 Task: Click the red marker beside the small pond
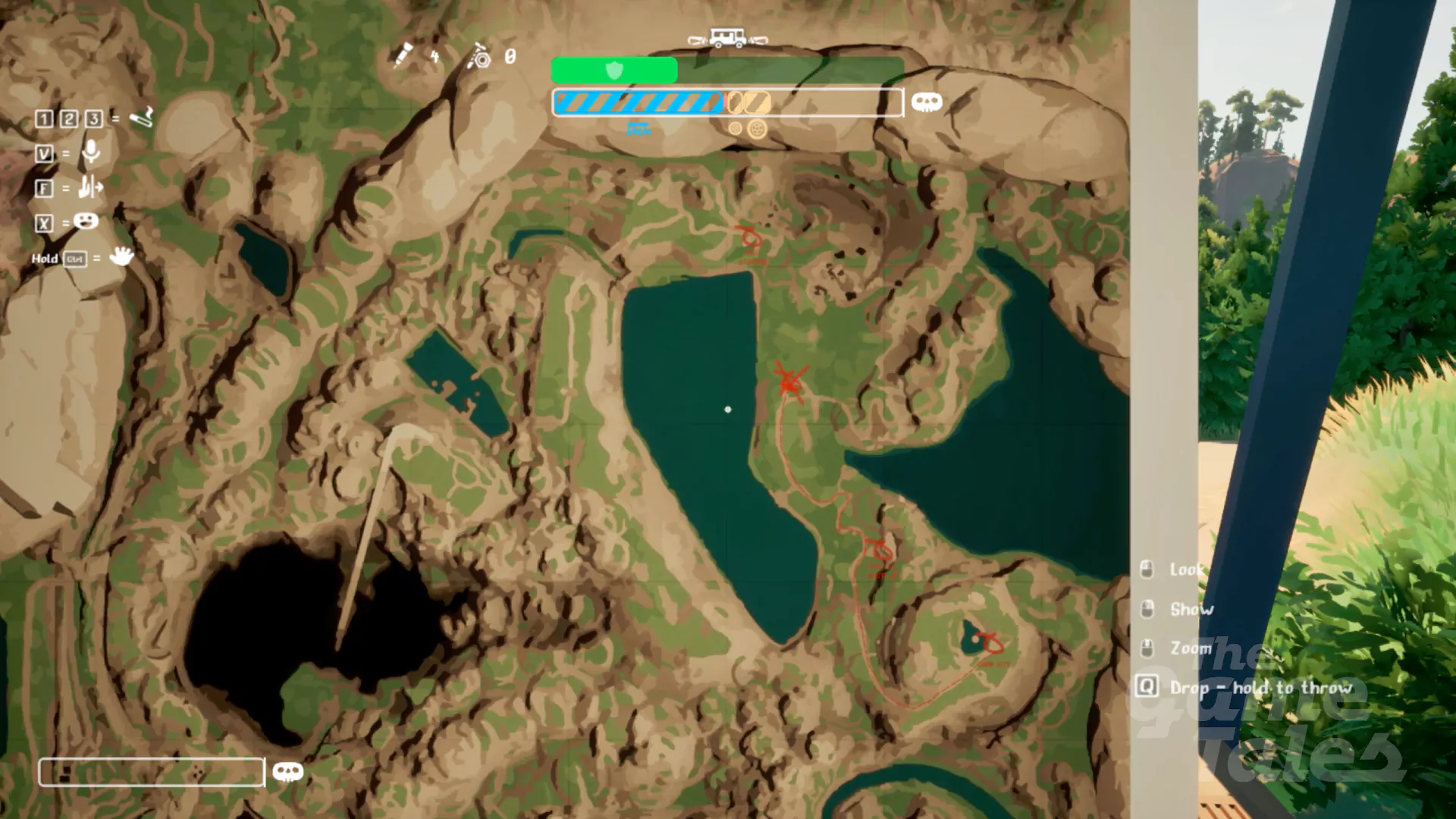(x=990, y=643)
